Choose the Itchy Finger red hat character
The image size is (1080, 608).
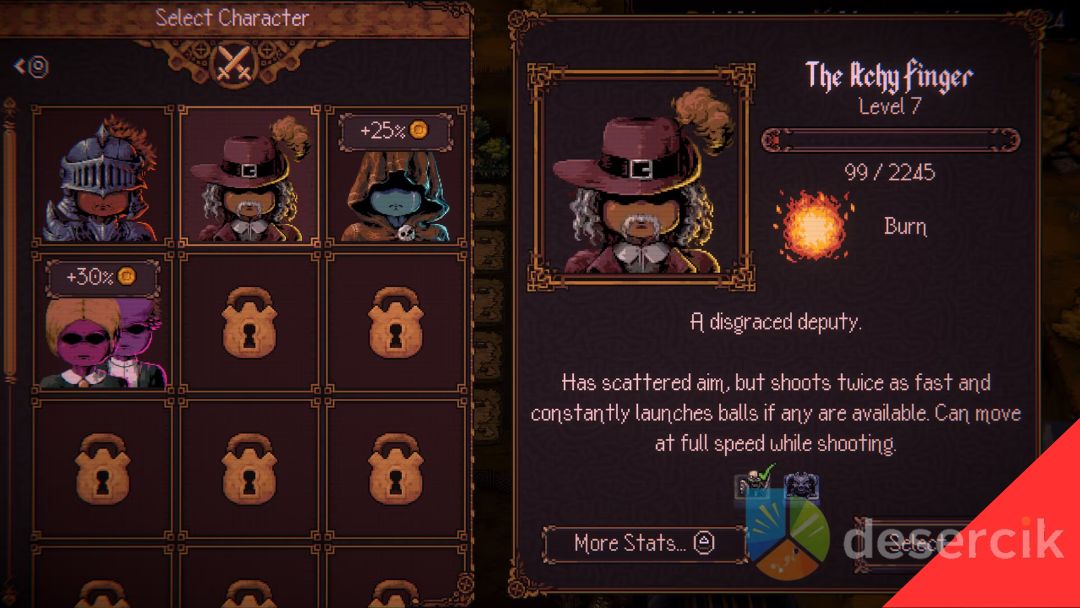(x=249, y=176)
